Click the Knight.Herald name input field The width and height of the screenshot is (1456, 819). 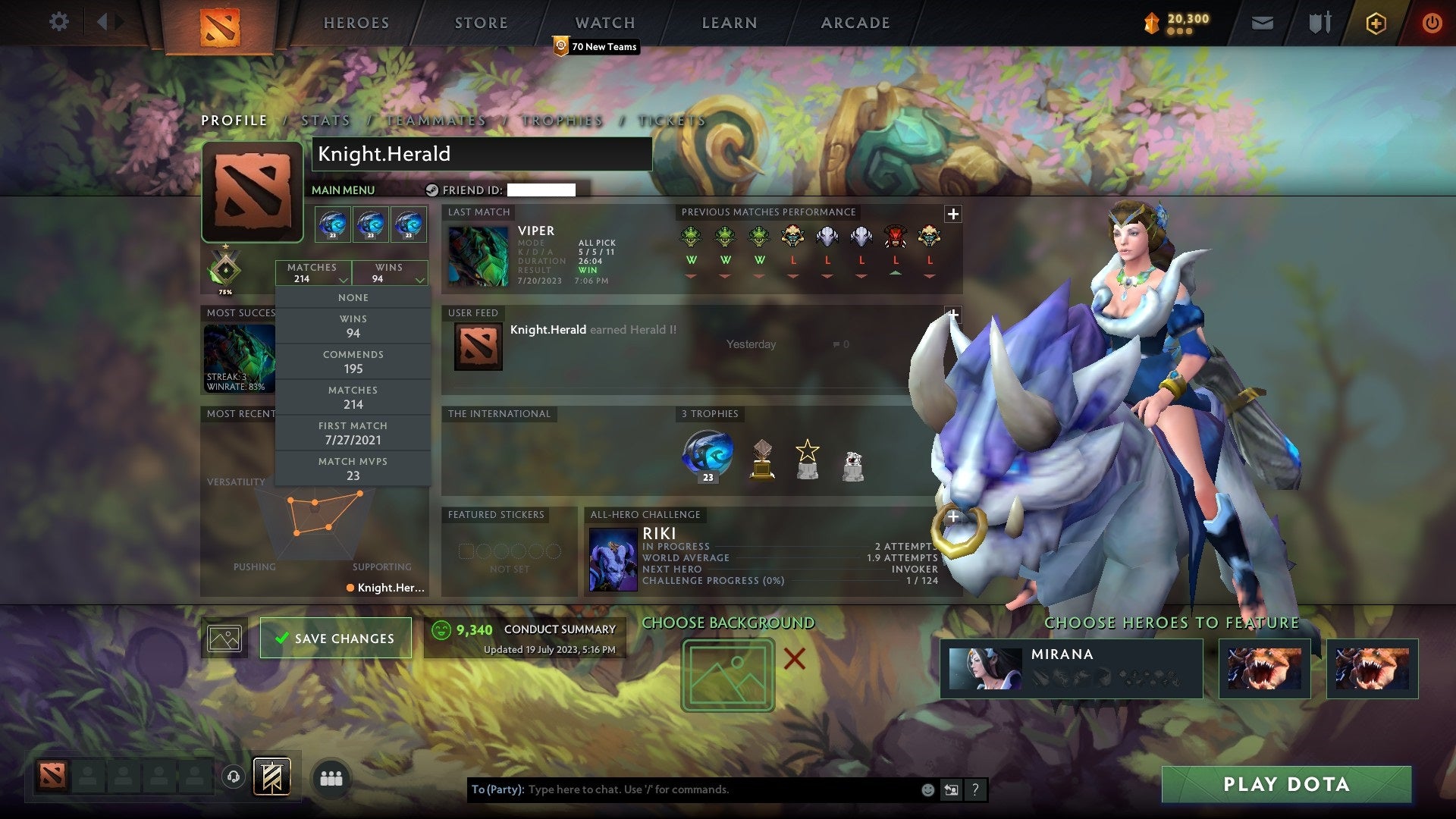pos(482,154)
